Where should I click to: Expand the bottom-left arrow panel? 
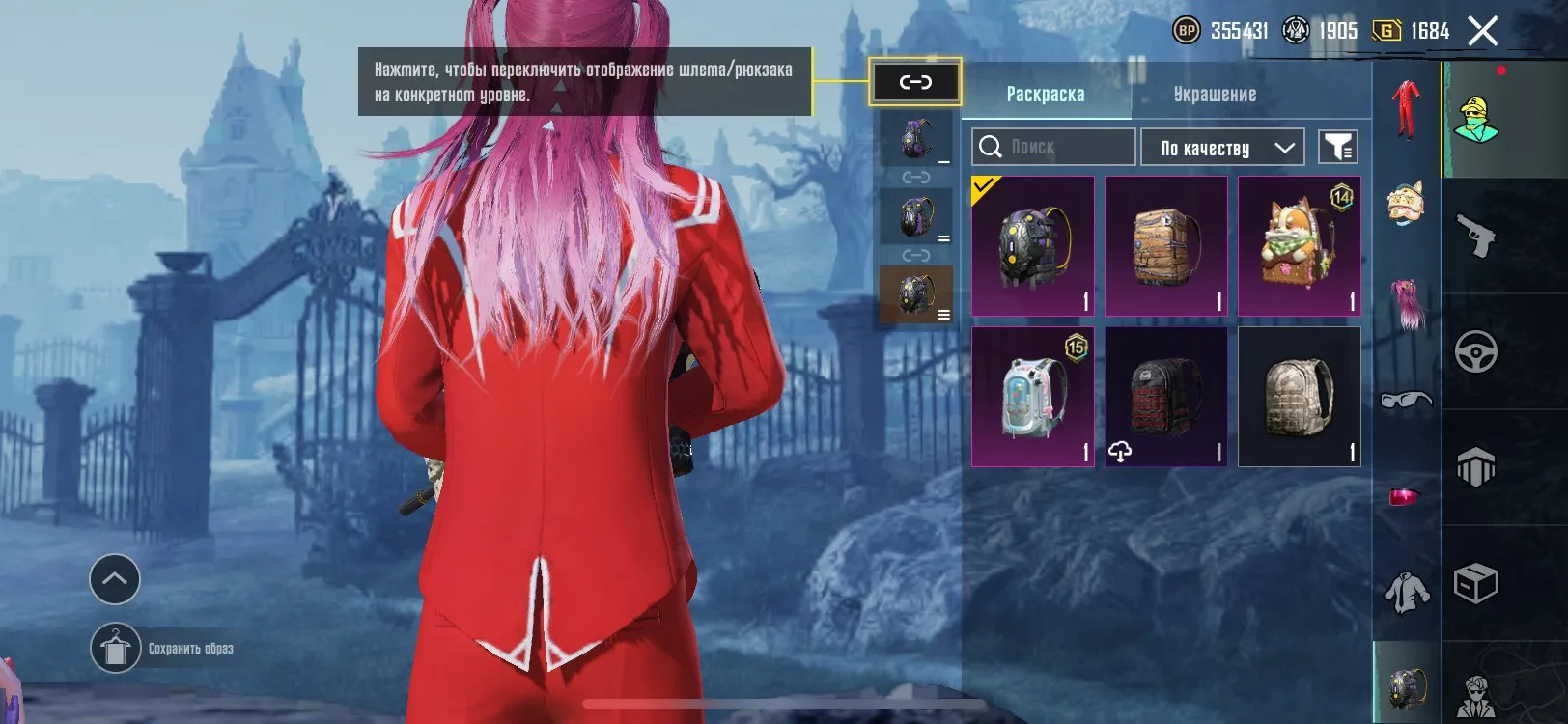pyautogui.click(x=114, y=580)
